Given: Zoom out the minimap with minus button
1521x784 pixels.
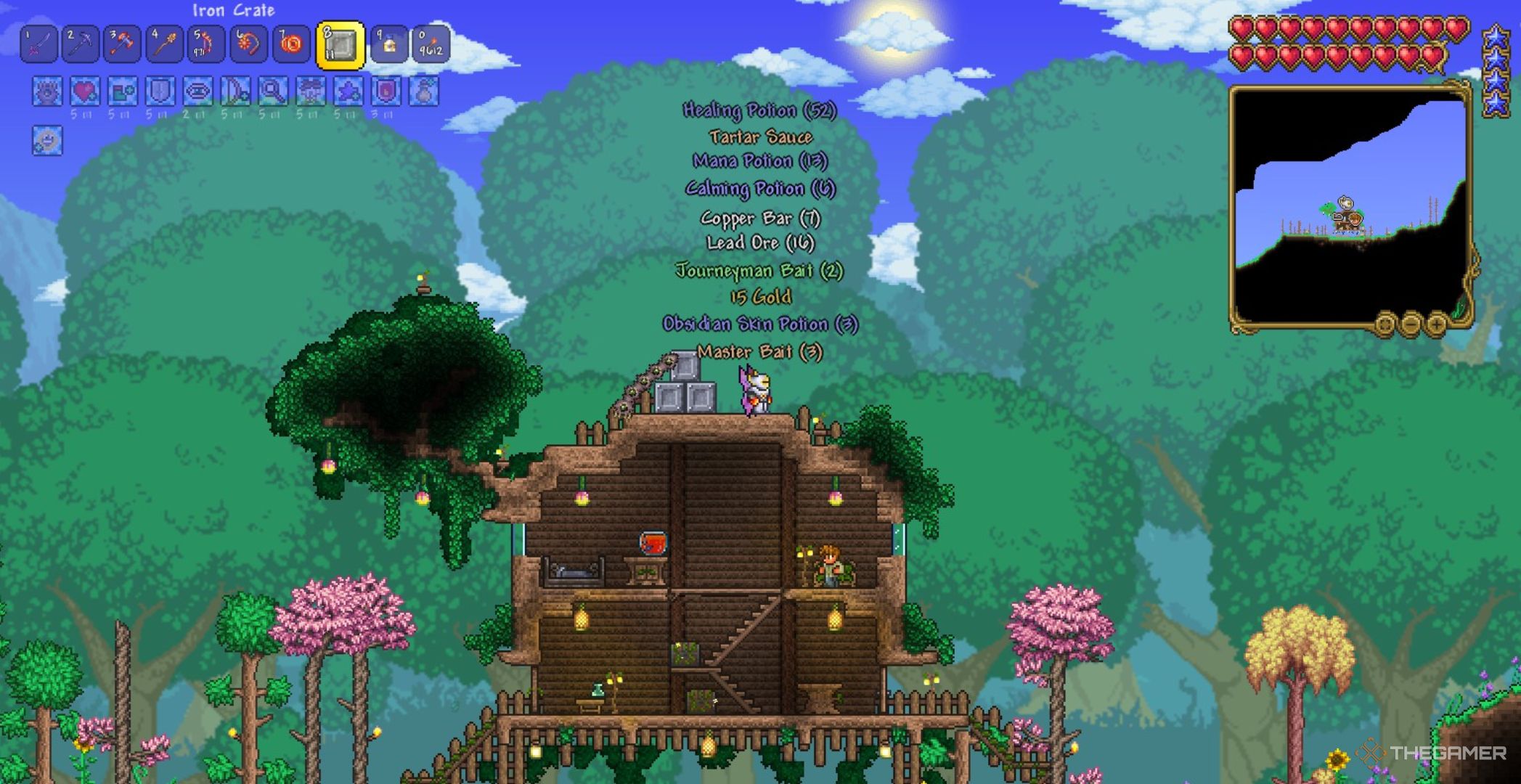Looking at the screenshot, I should 1410,324.
